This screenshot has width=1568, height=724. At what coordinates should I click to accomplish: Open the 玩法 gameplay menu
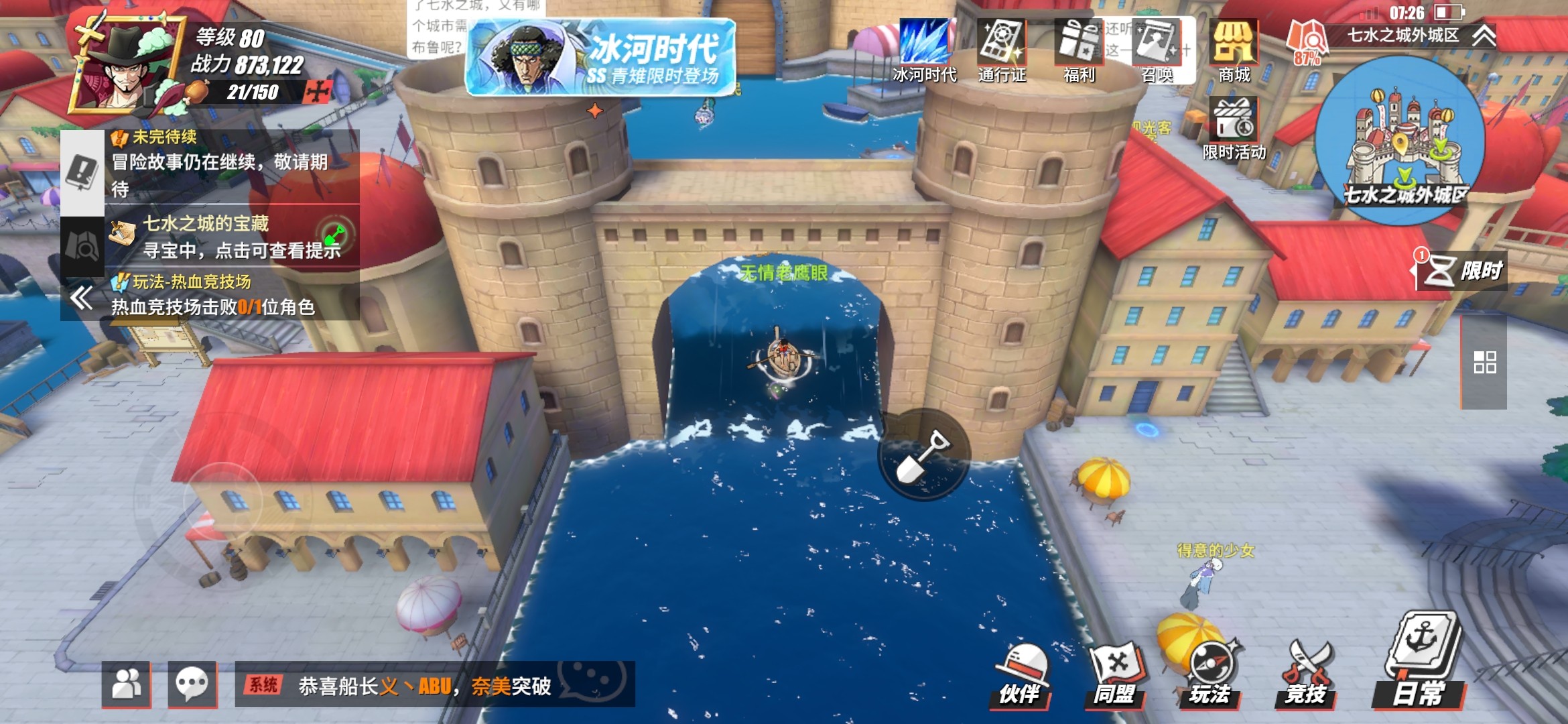1211,675
